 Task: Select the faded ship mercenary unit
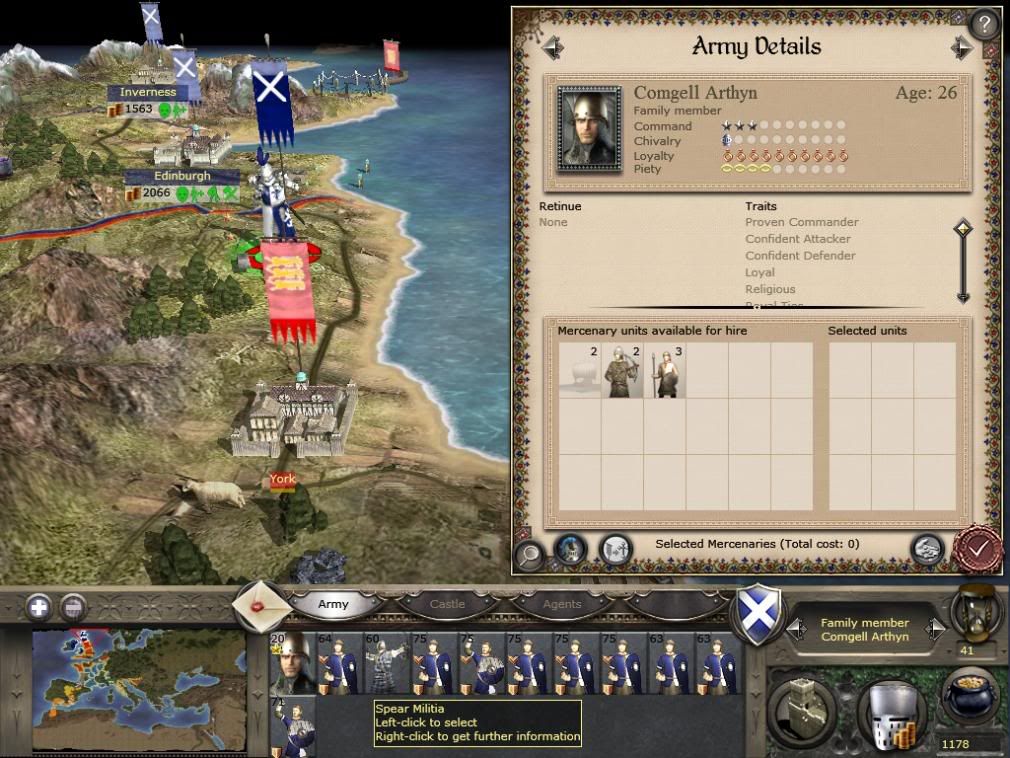579,370
